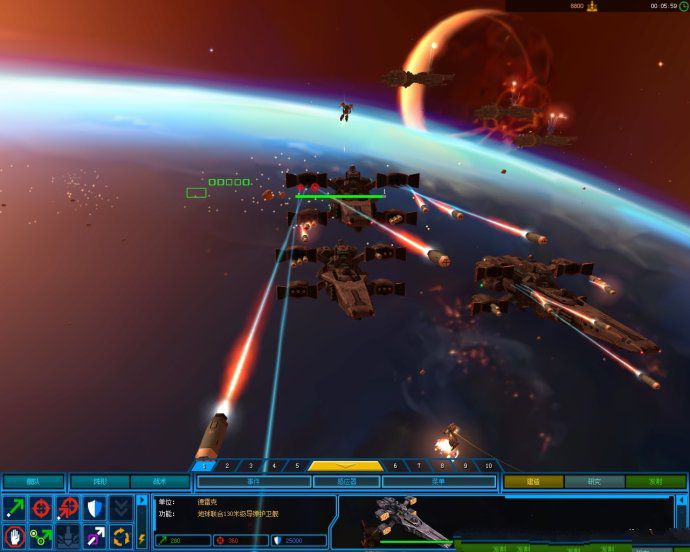Activate the purple arrow command icon
This screenshot has width=690, height=552.
click(x=94, y=536)
